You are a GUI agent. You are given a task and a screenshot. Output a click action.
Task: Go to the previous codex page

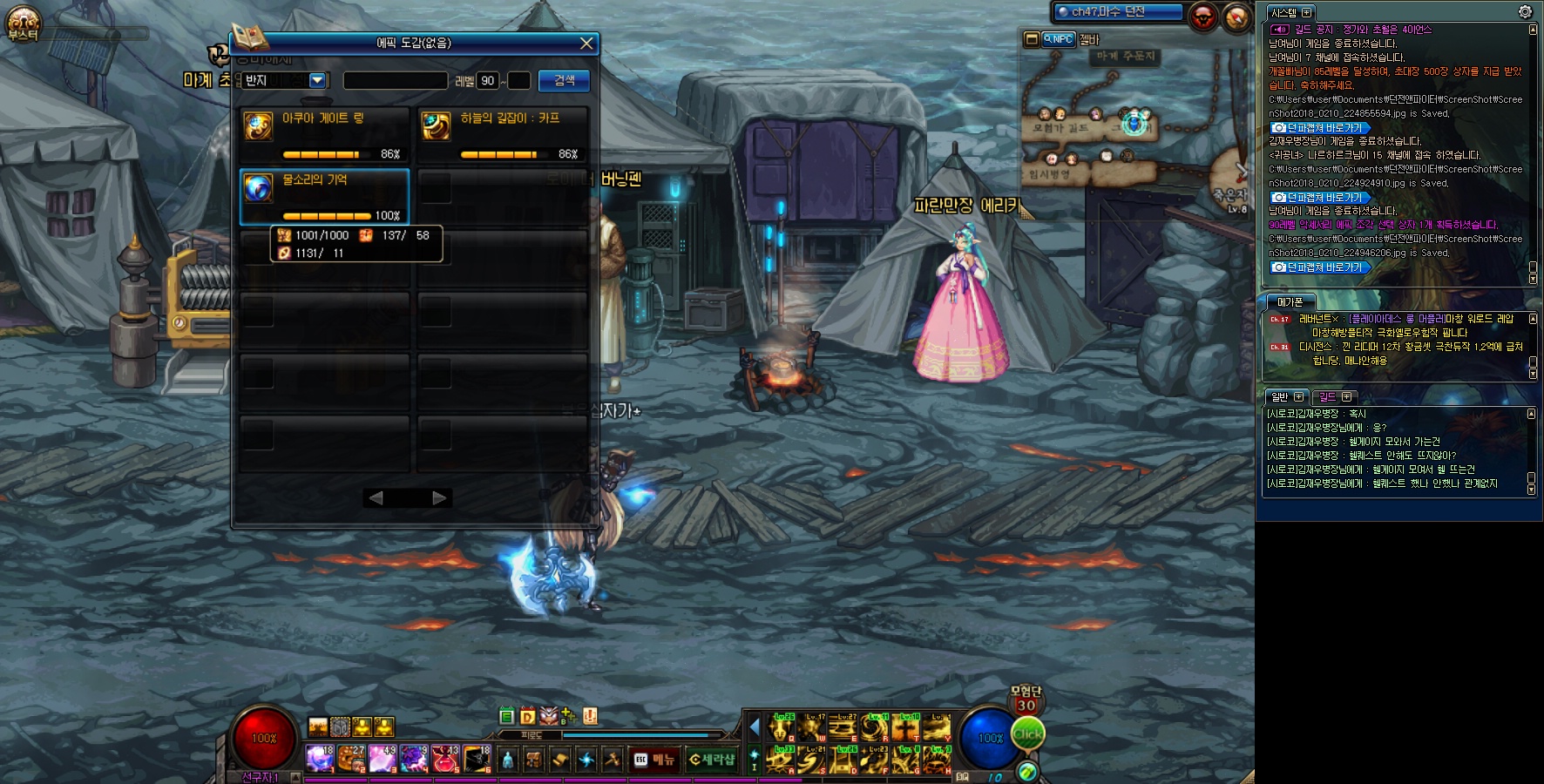pos(376,498)
